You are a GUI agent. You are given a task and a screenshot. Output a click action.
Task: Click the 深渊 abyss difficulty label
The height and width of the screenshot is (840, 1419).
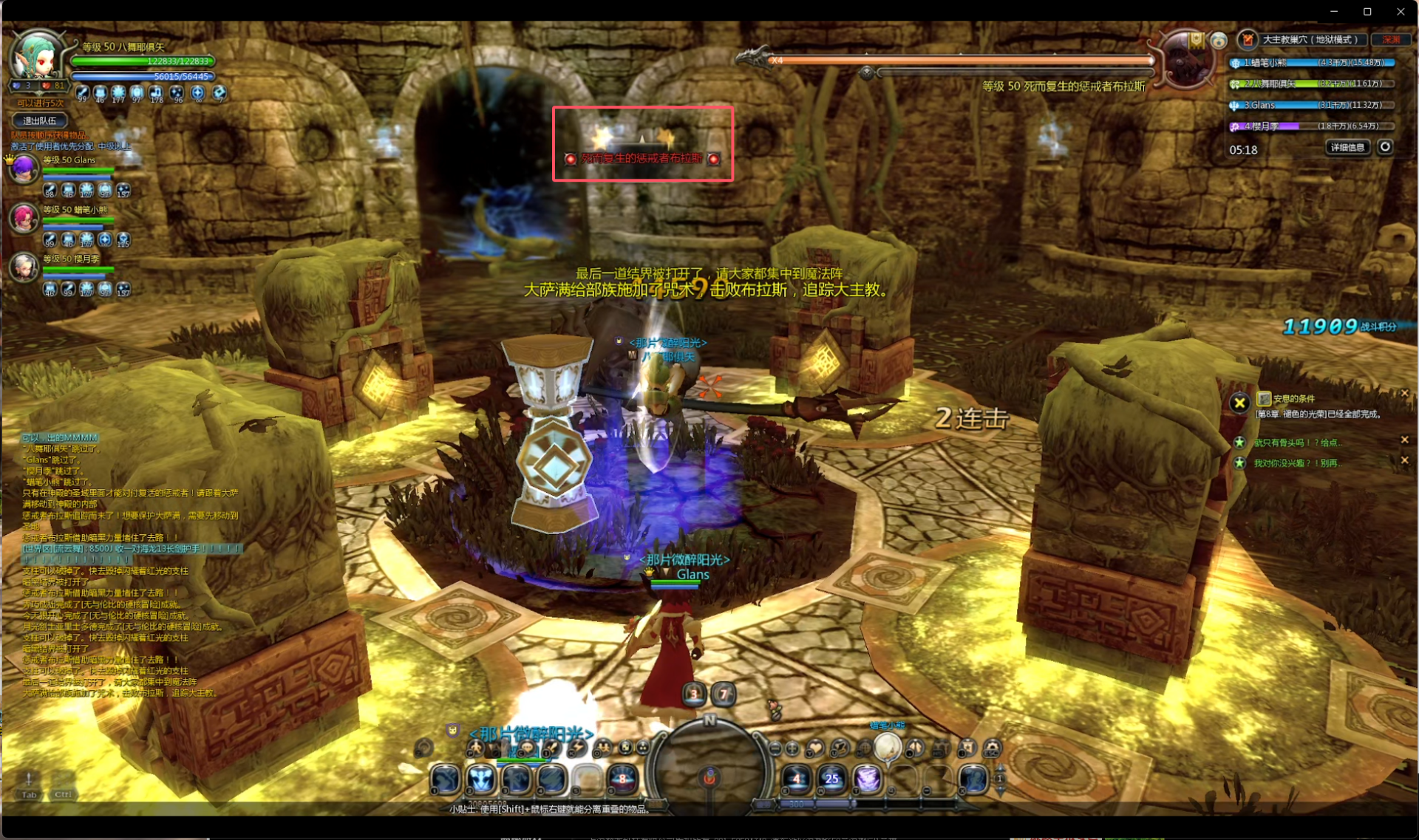[1390, 40]
